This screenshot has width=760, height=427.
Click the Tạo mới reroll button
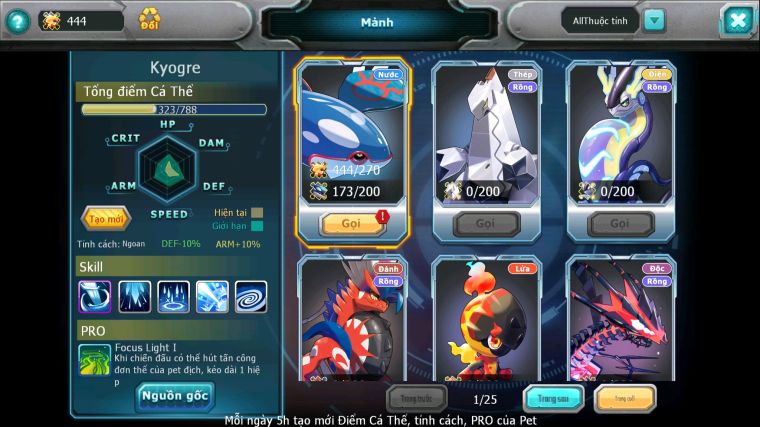pyautogui.click(x=105, y=218)
